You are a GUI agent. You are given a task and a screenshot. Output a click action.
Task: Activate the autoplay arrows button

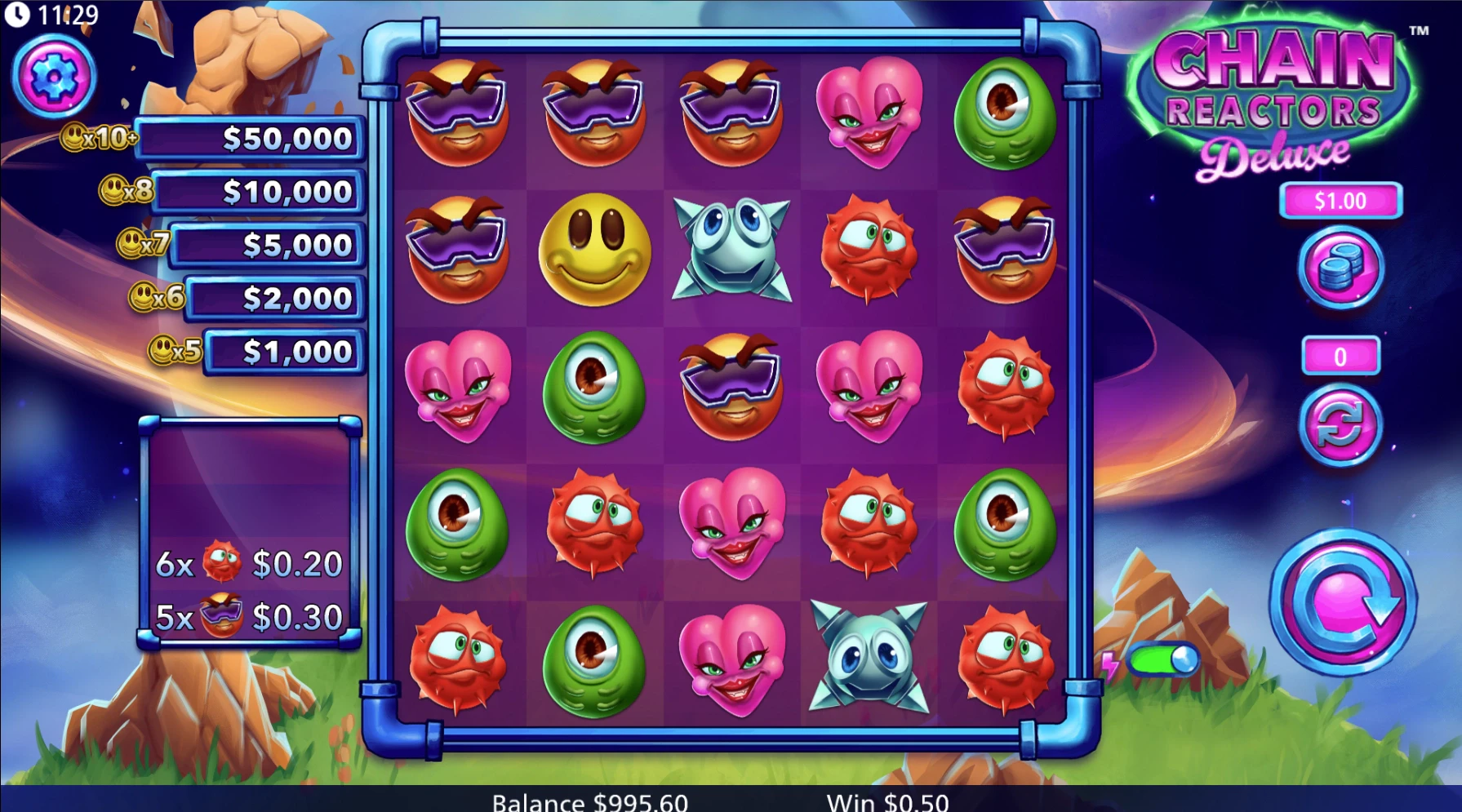coord(1340,426)
